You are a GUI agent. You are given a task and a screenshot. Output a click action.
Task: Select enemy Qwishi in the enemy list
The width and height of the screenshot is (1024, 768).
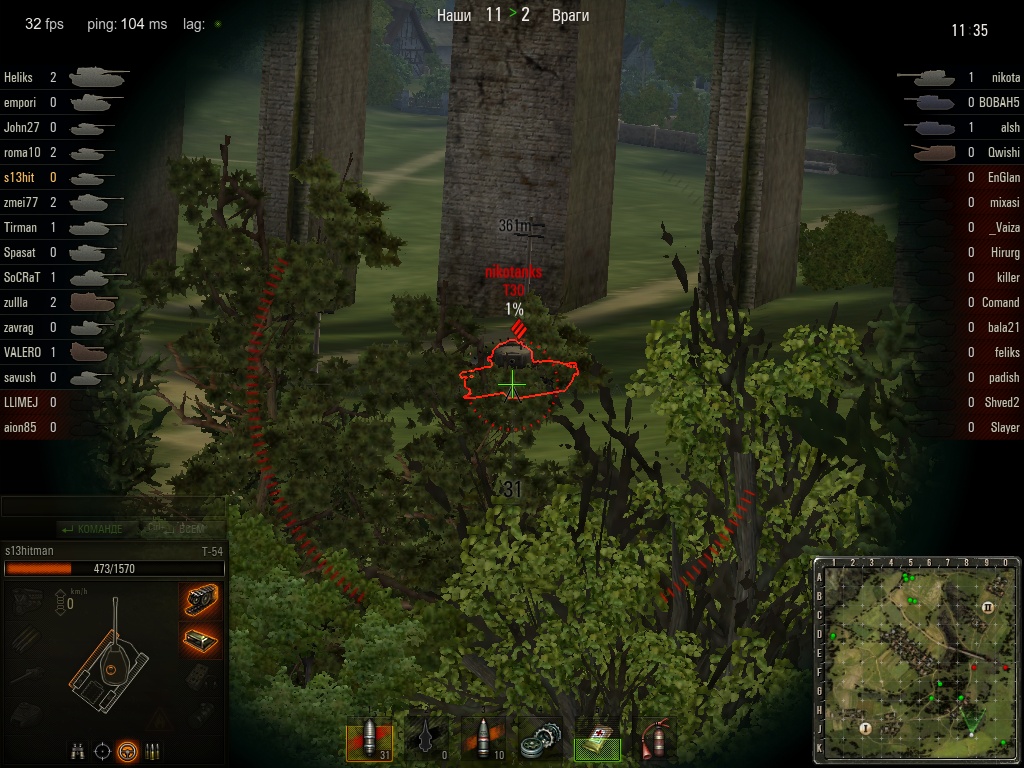pos(1003,152)
